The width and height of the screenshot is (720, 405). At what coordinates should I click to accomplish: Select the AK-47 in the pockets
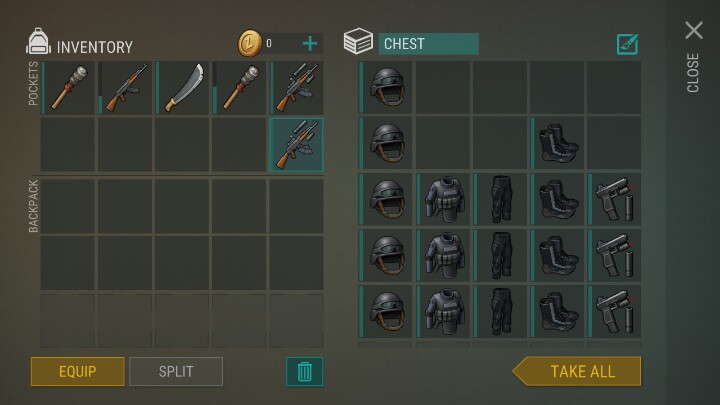126,87
